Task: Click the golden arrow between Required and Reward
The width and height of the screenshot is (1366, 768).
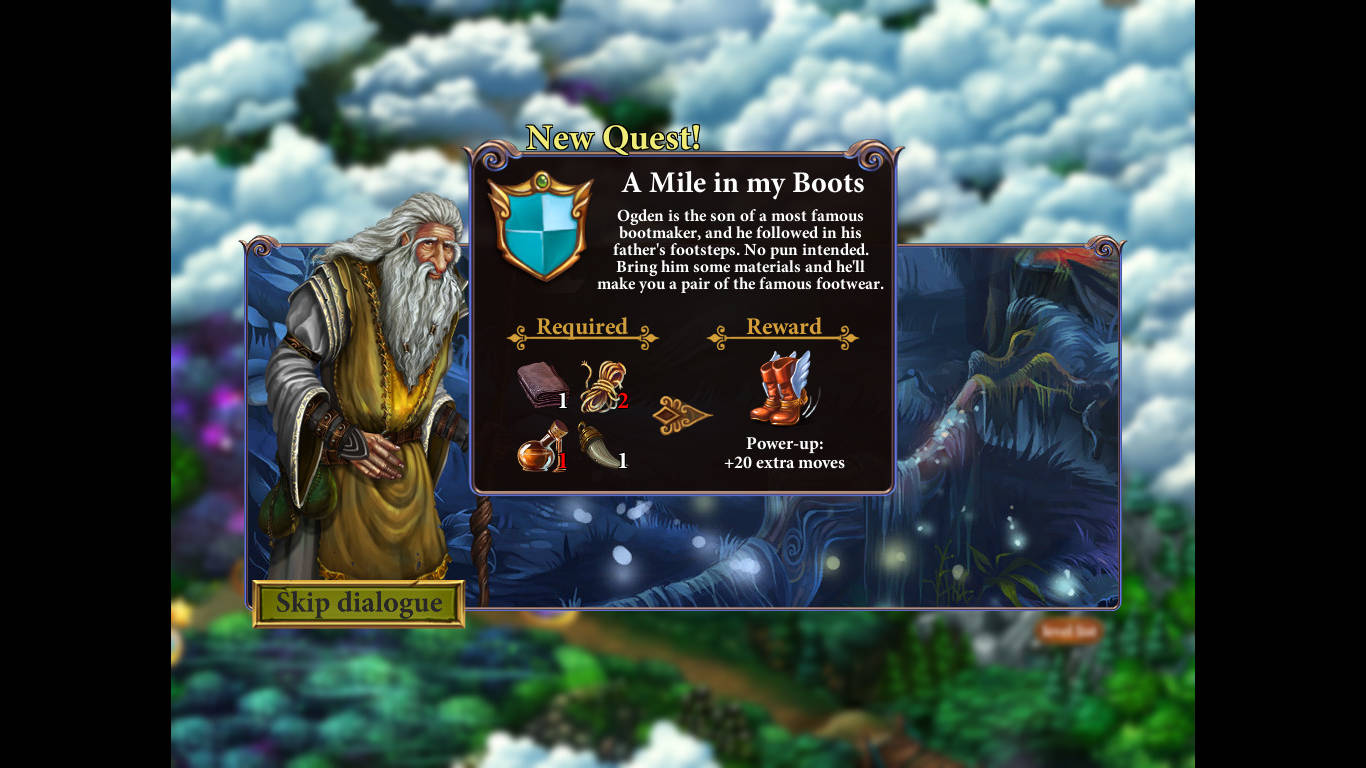Action: pyautogui.click(x=684, y=413)
